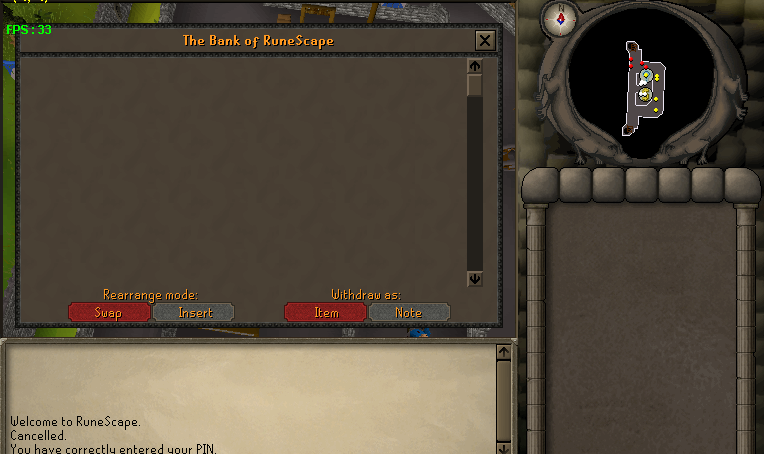Viewport: 764px width, 454px height.
Task: Click the compass icon
Action: pyautogui.click(x=560, y=17)
